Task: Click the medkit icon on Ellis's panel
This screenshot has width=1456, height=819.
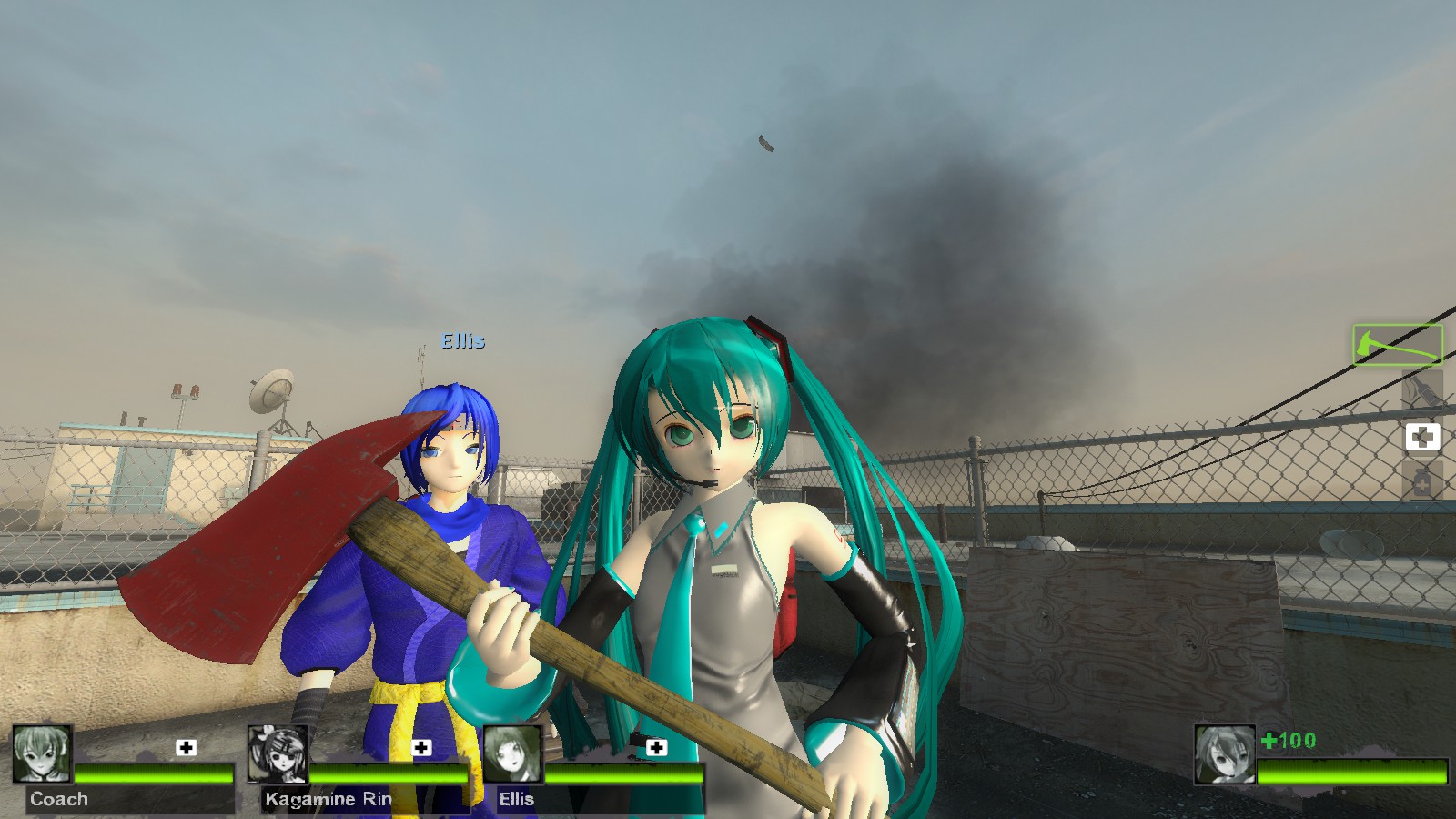Action: click(656, 747)
